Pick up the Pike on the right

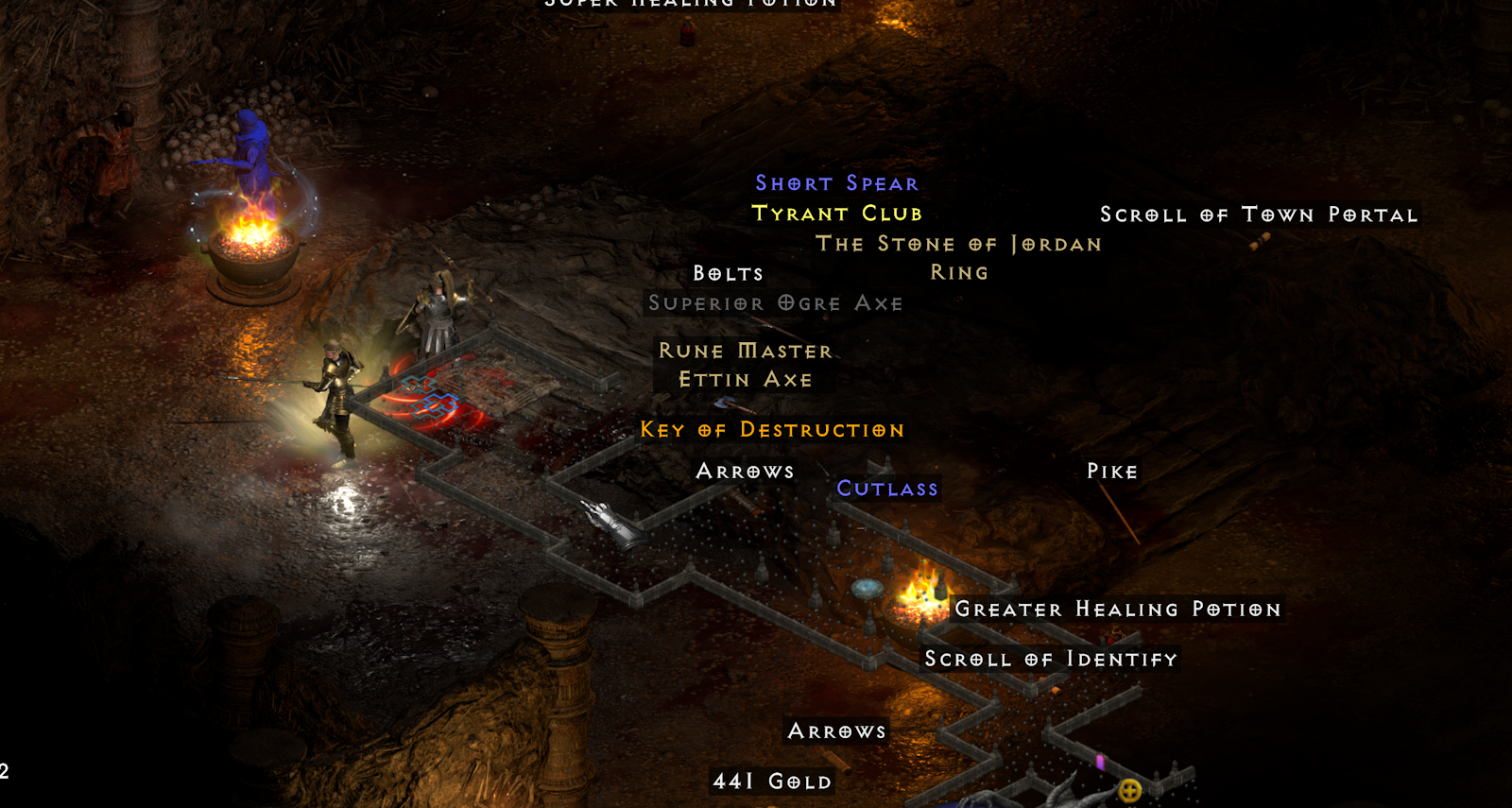coord(1111,471)
